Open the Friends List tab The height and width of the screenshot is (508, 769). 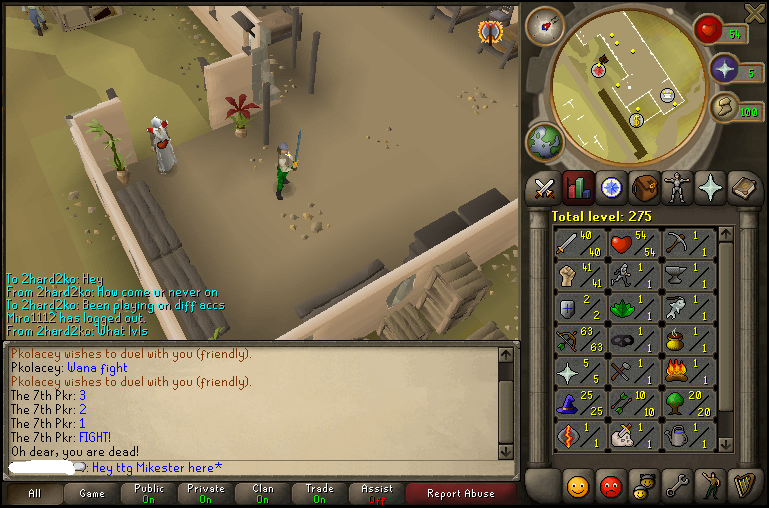[x=578, y=486]
